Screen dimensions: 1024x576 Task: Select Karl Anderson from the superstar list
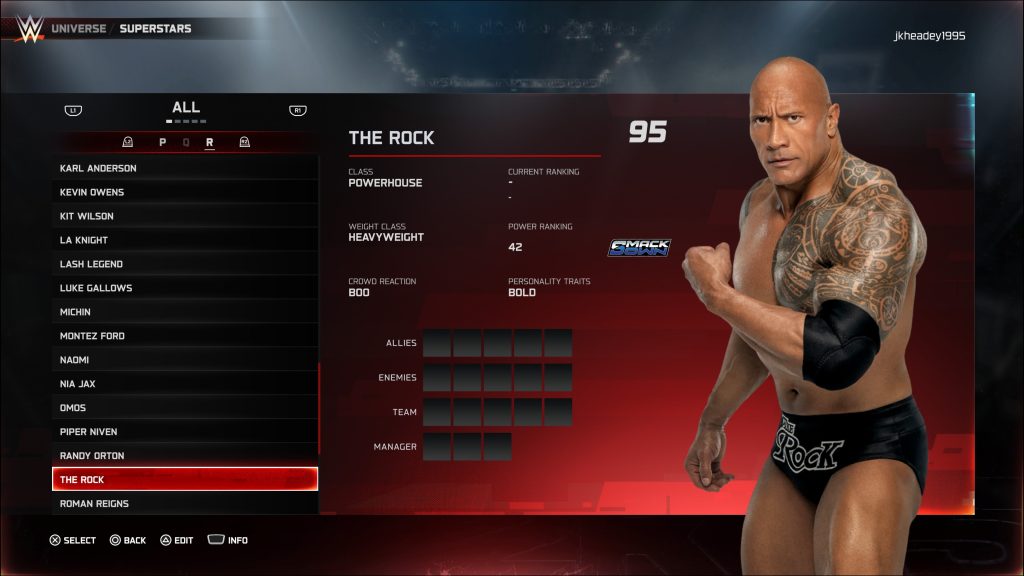click(185, 168)
